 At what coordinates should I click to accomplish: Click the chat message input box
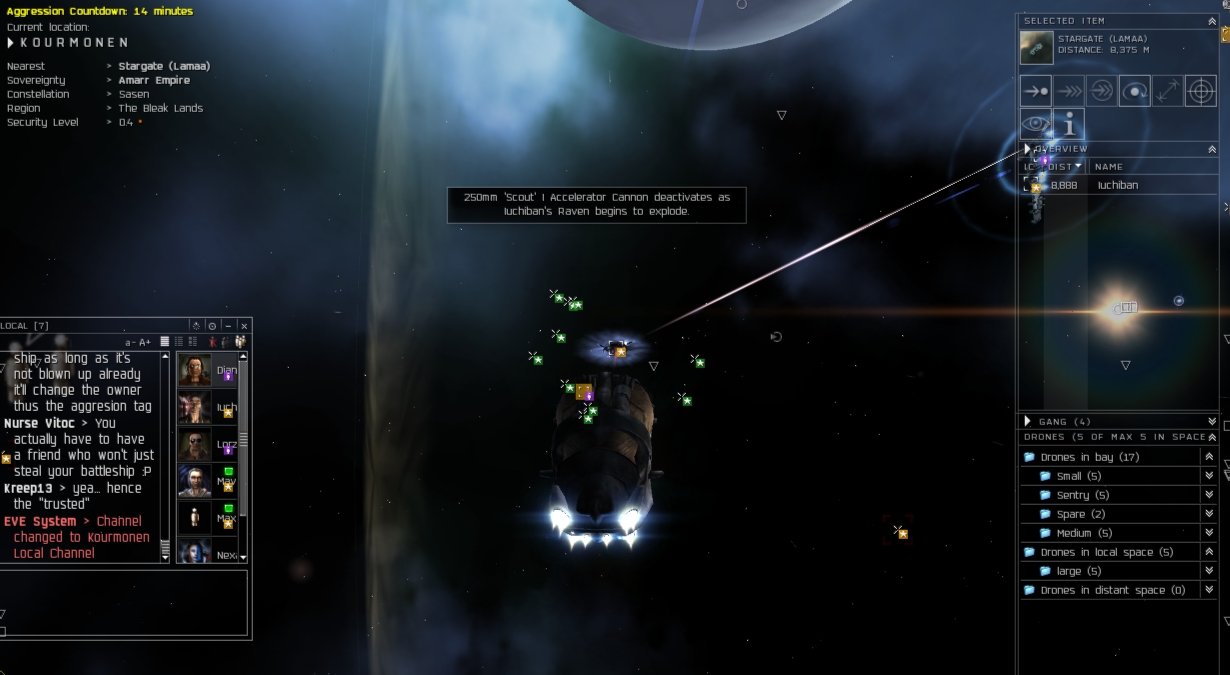[x=124, y=601]
